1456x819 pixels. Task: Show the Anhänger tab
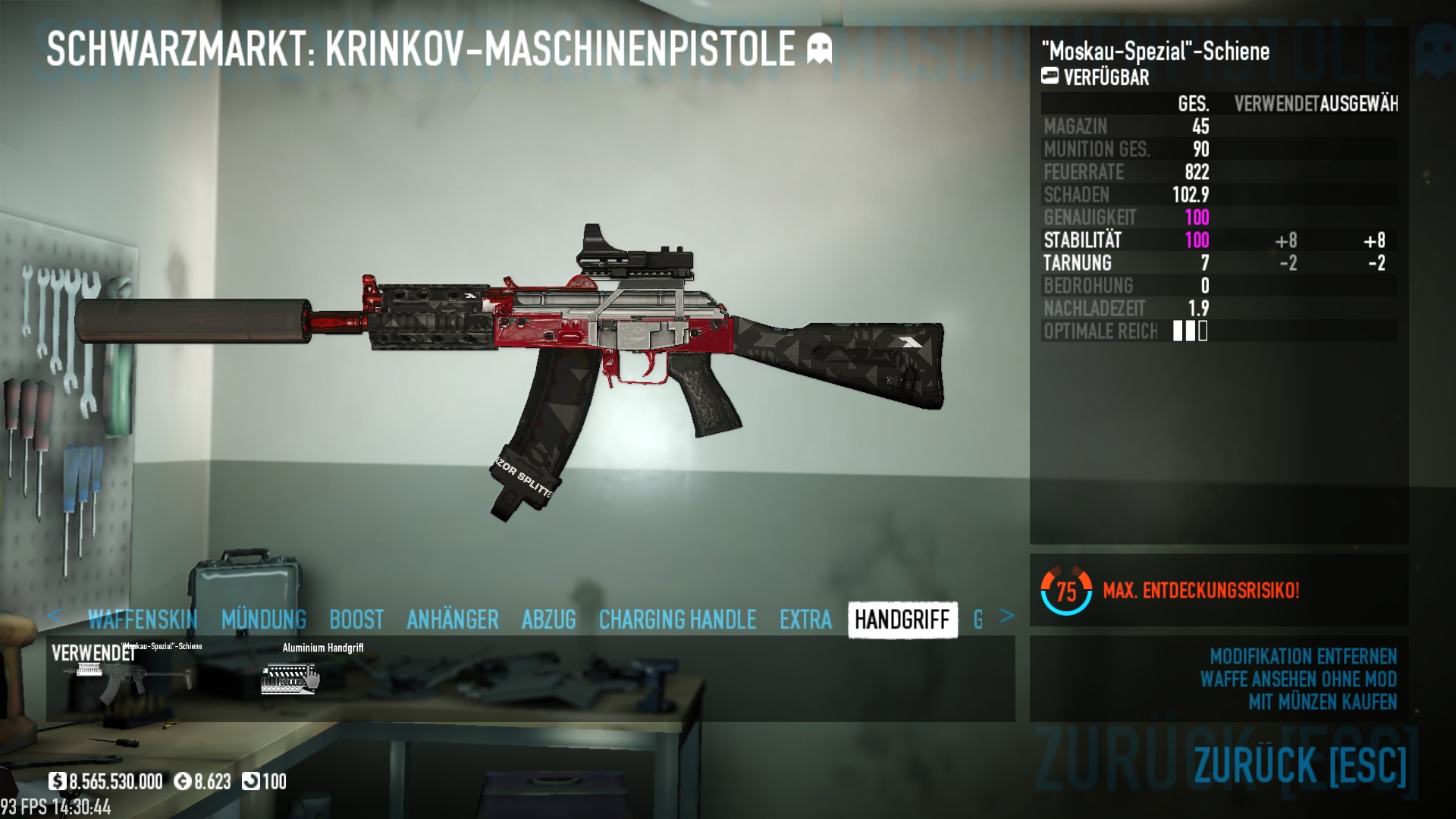click(x=453, y=620)
